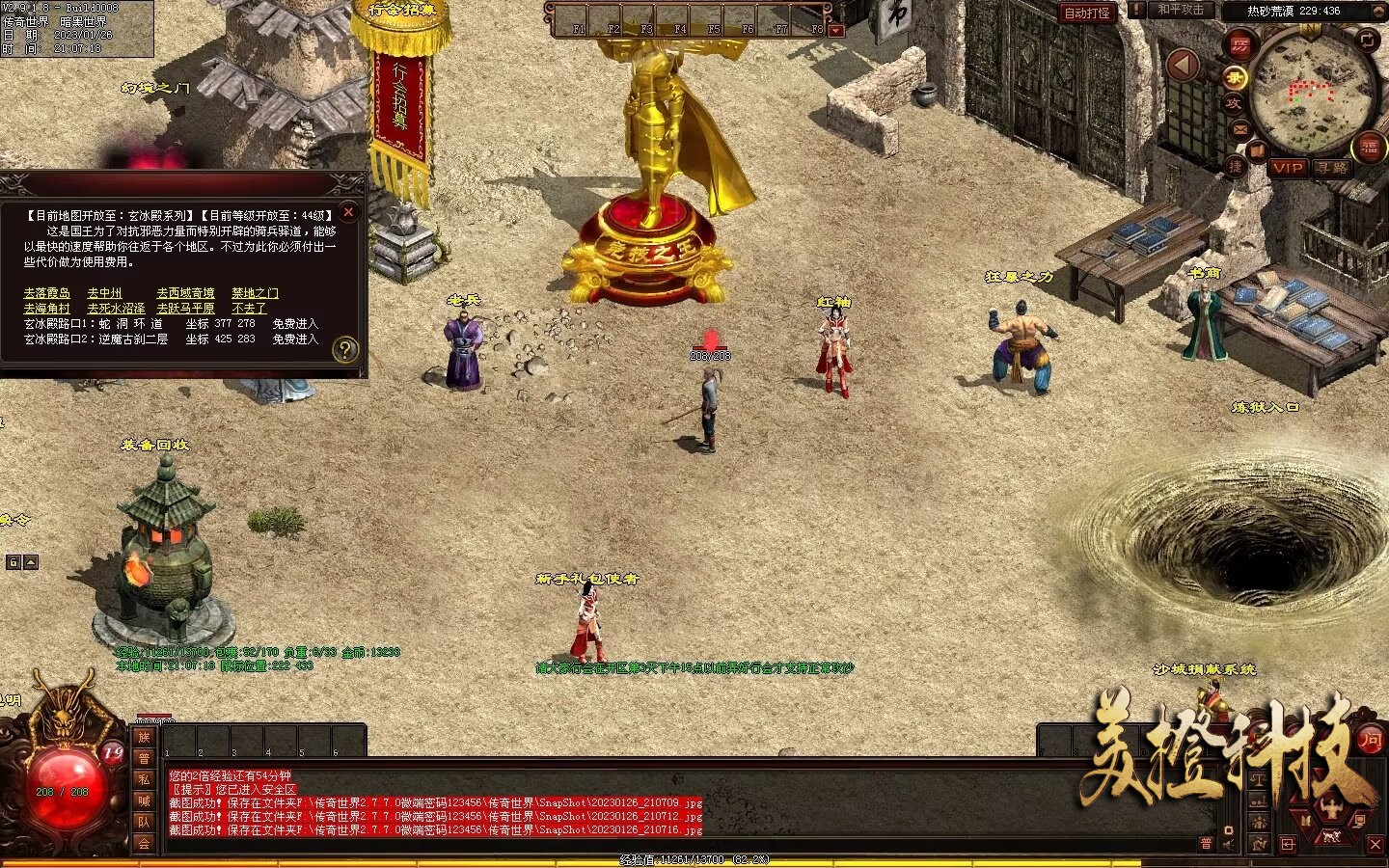Screen dimensions: 1389x868
Task: Choose the 去跃马平原 link
Action: pos(185,309)
